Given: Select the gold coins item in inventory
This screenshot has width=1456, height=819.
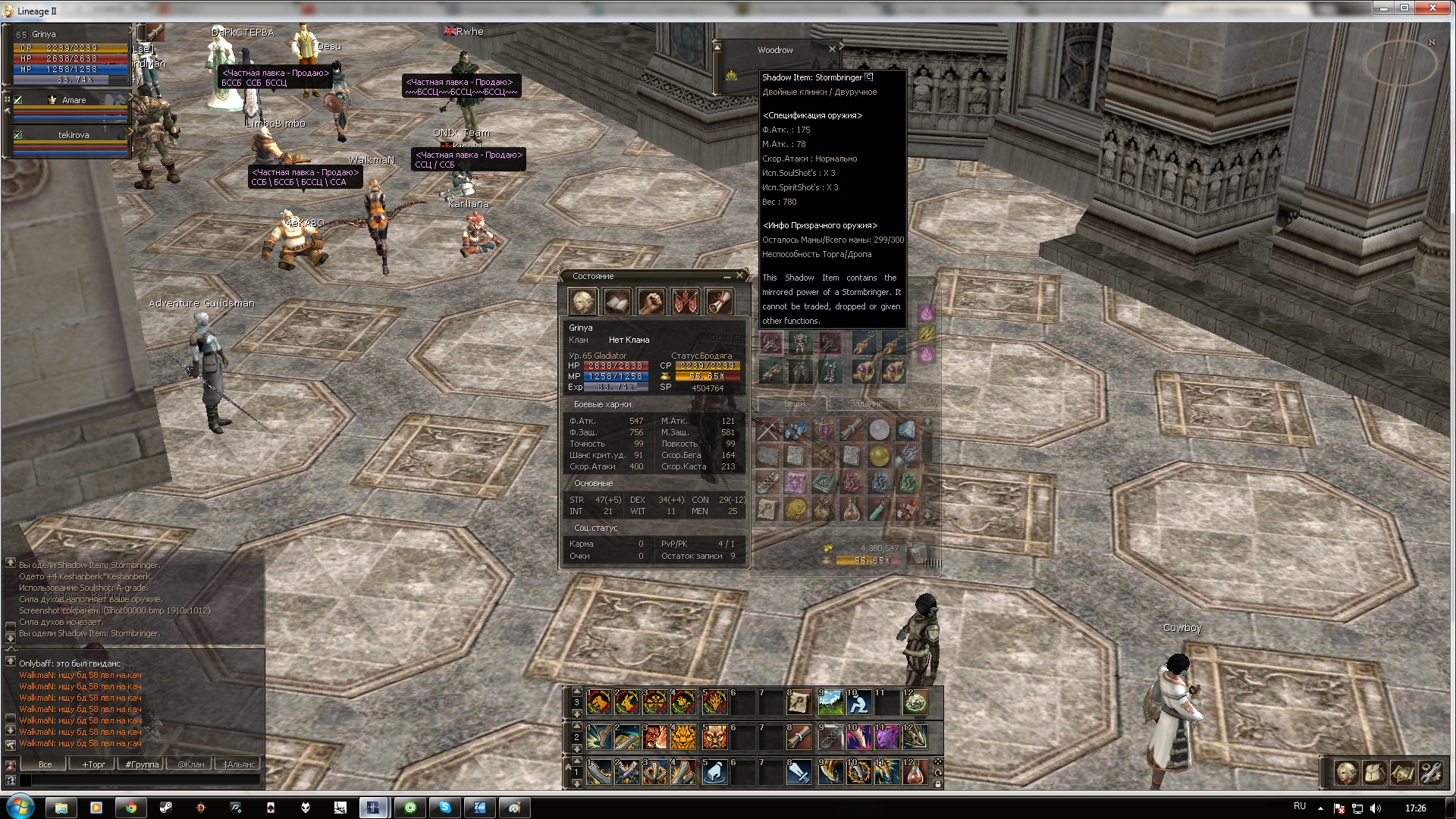Looking at the screenshot, I should 795,509.
